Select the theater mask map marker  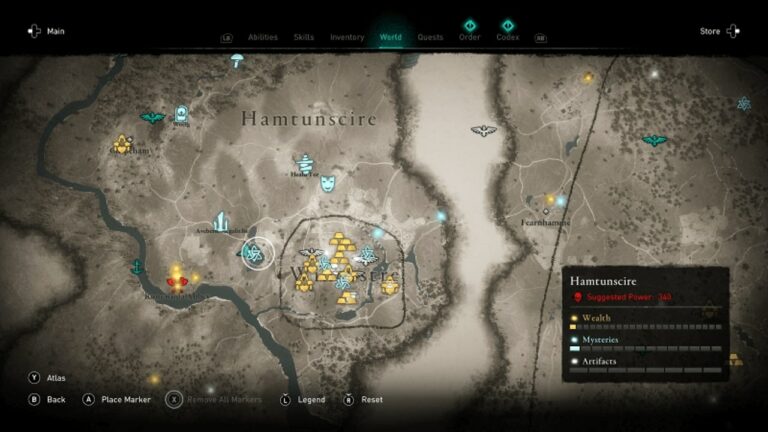(x=328, y=182)
